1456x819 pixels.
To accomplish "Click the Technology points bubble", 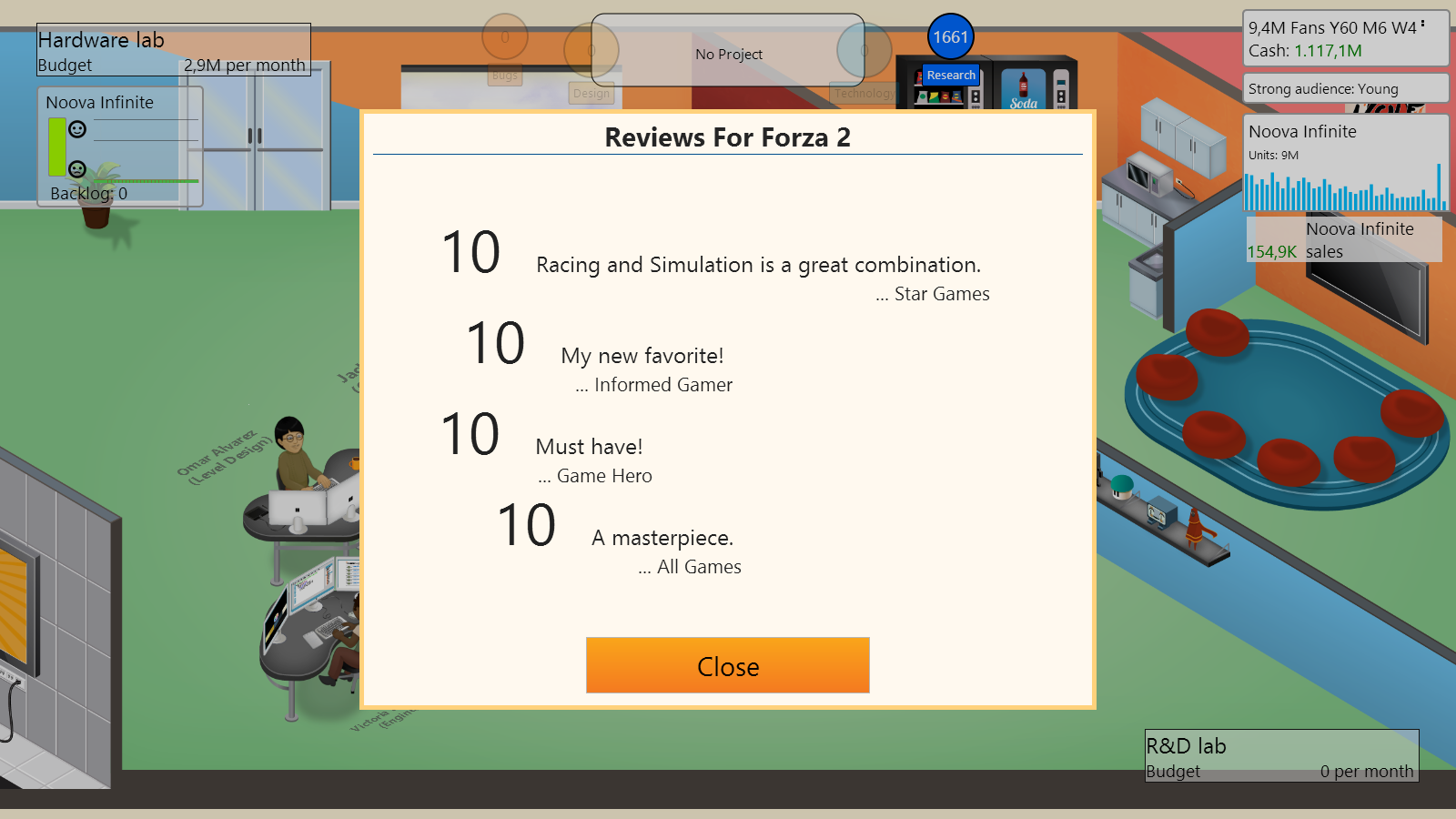I will (864, 48).
